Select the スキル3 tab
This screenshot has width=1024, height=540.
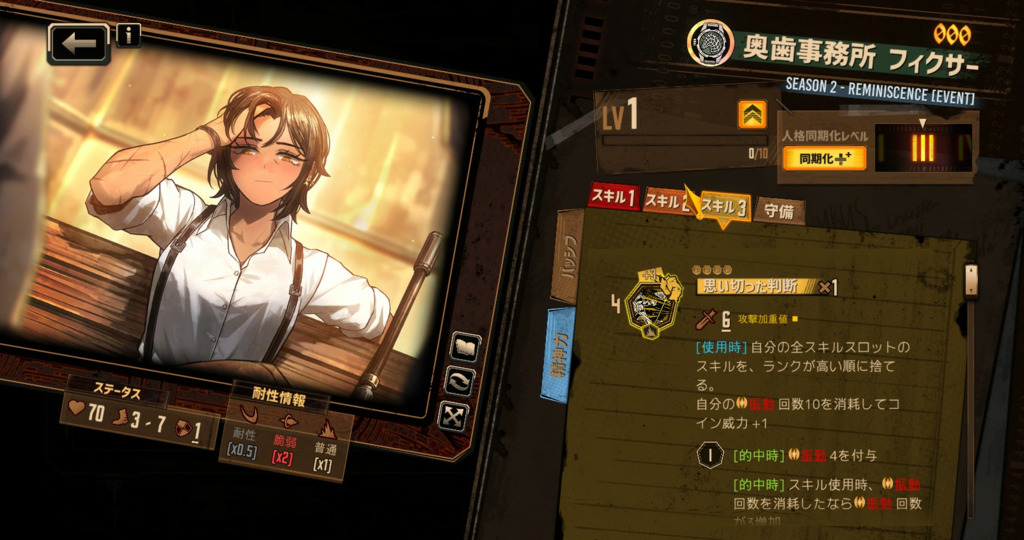[x=725, y=207]
